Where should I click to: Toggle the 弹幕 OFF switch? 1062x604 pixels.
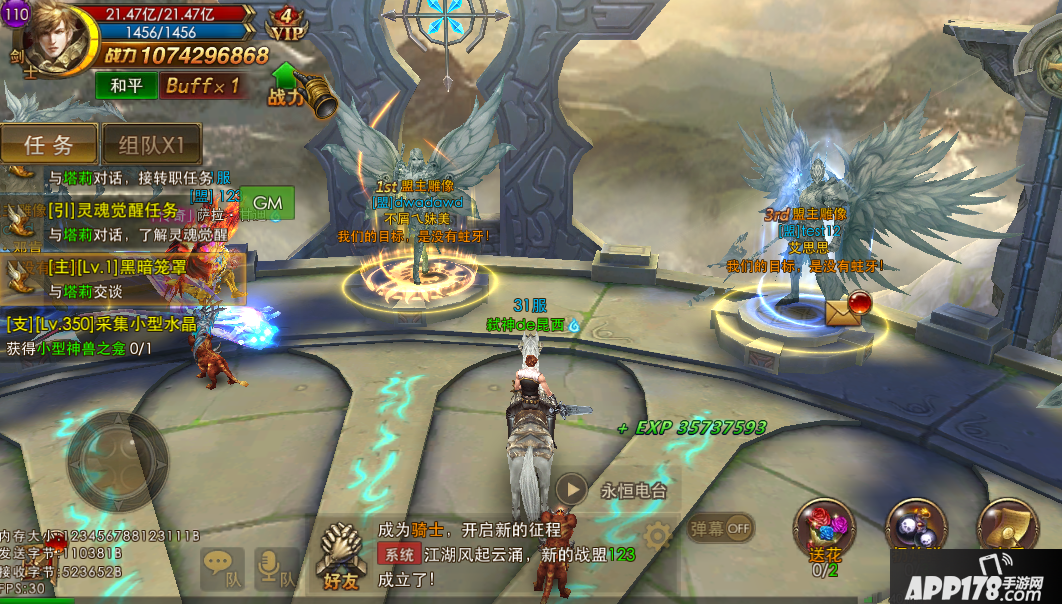721,527
